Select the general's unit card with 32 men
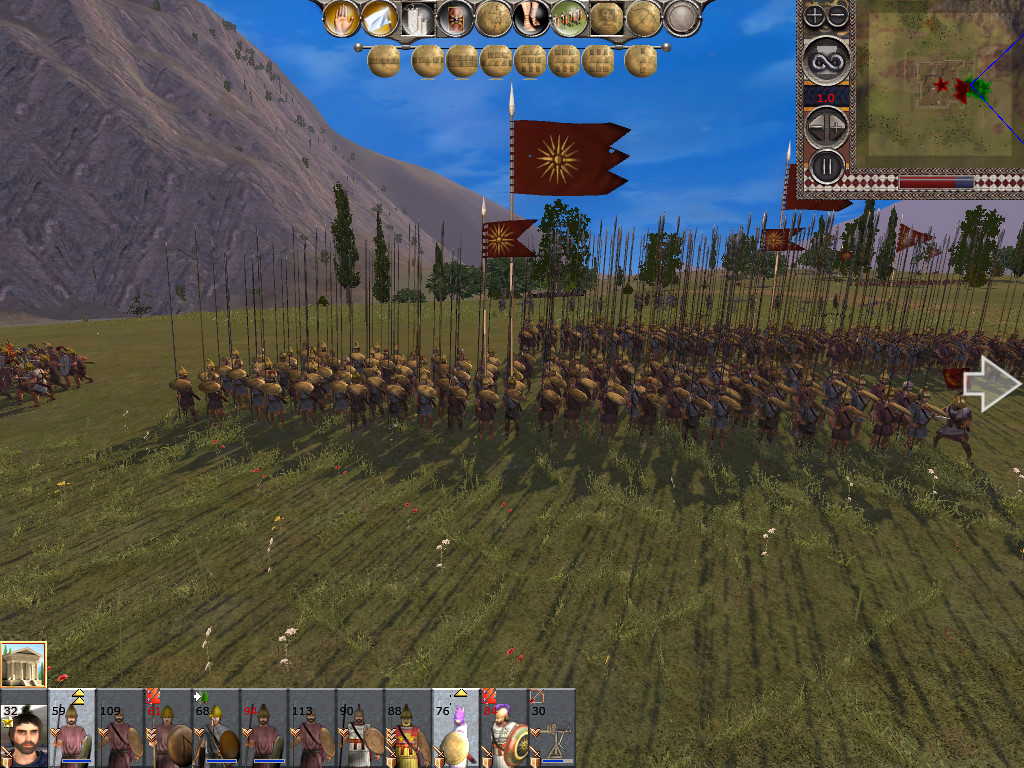 (24, 728)
